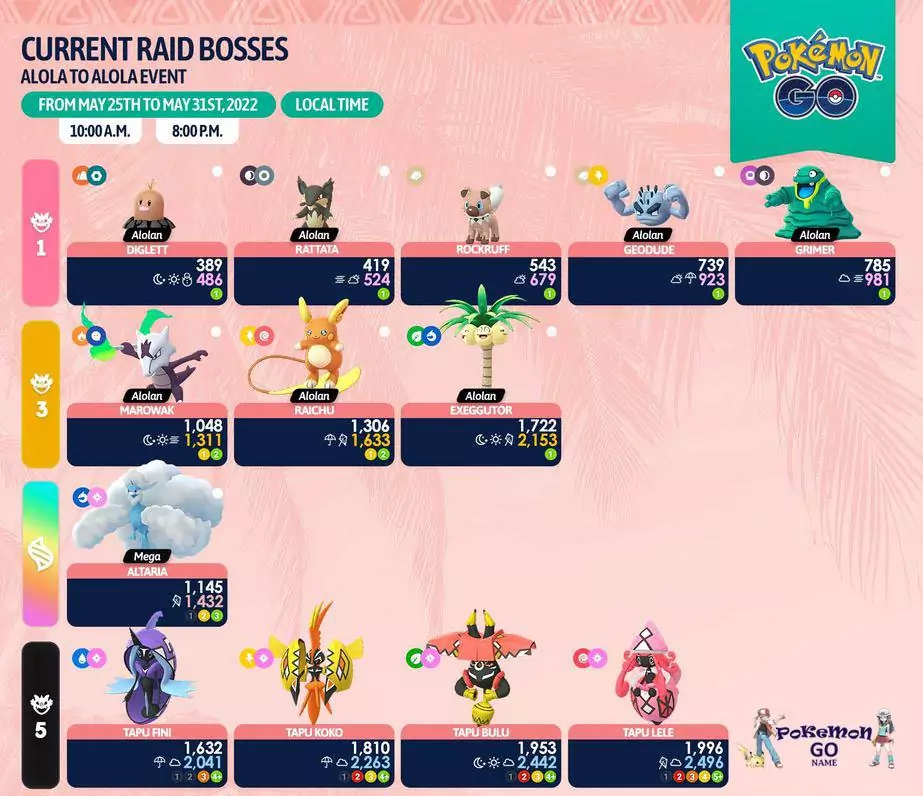
Task: Select the event date range banner
Action: [x=147, y=105]
